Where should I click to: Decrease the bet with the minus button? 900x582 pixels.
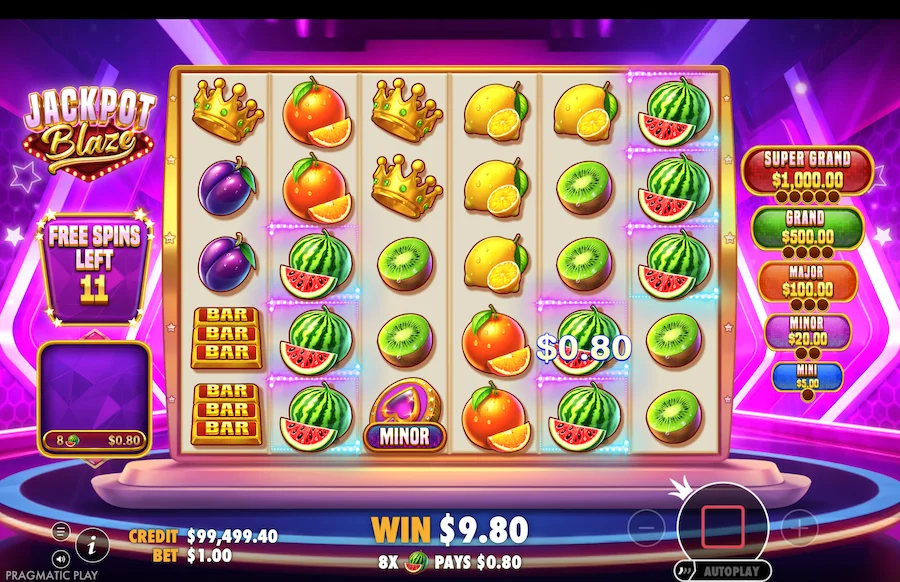[647, 526]
